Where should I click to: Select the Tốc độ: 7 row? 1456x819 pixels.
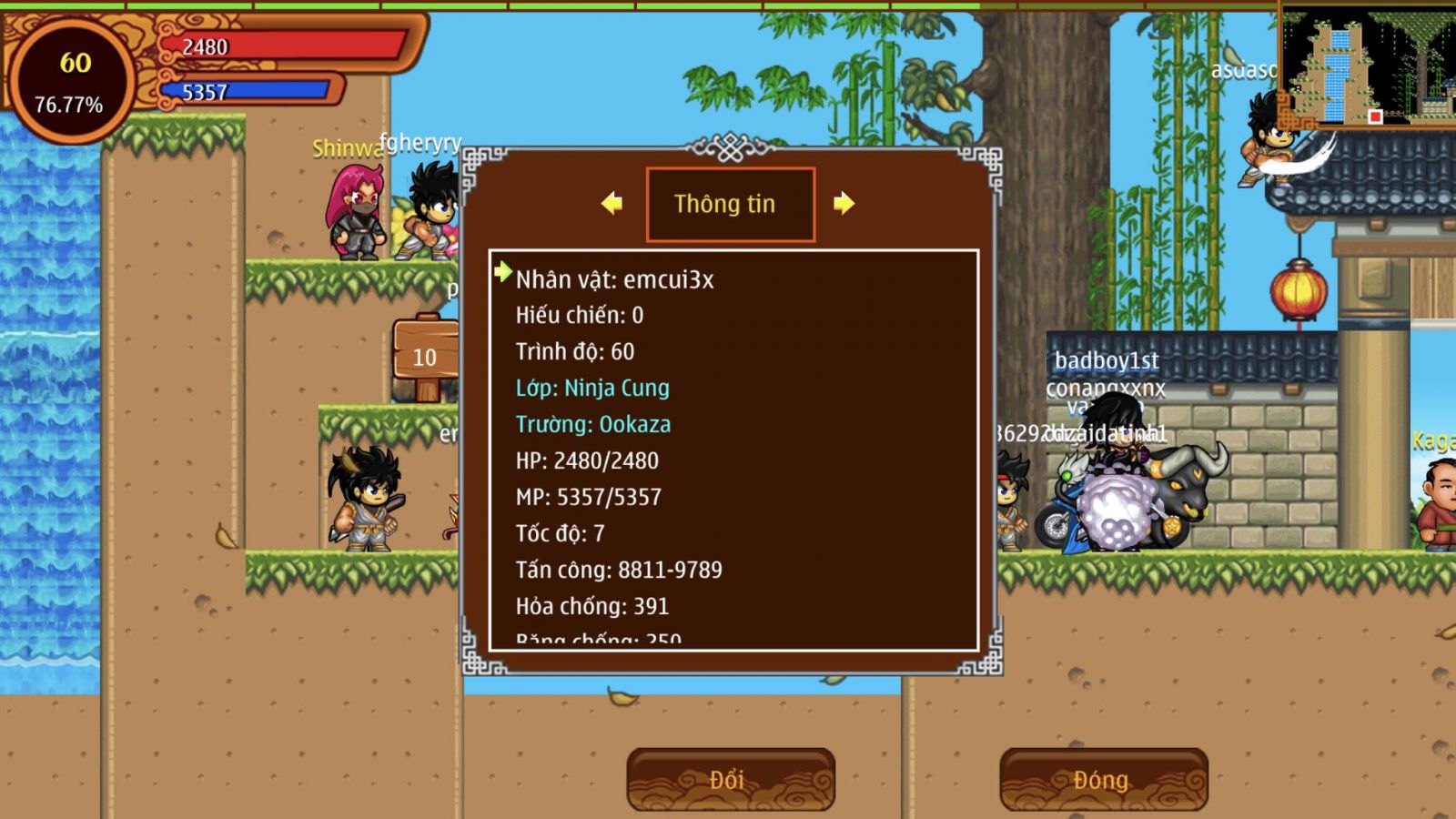[x=560, y=533]
